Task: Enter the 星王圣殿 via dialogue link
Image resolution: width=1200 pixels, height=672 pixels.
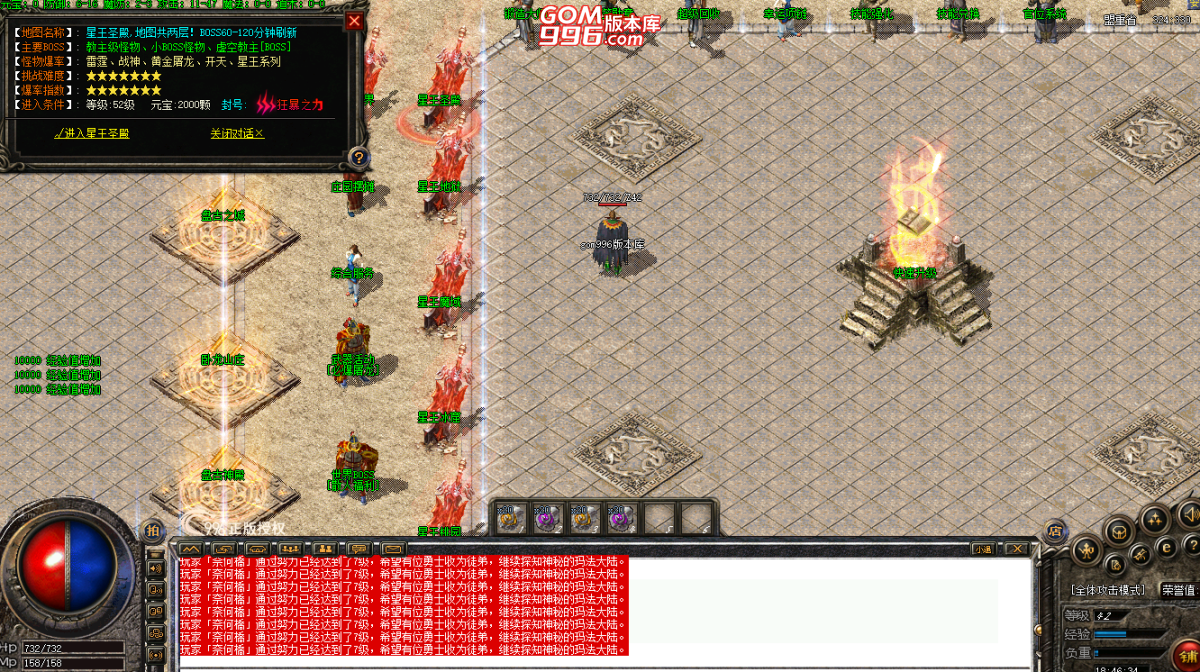Action: tap(91, 133)
